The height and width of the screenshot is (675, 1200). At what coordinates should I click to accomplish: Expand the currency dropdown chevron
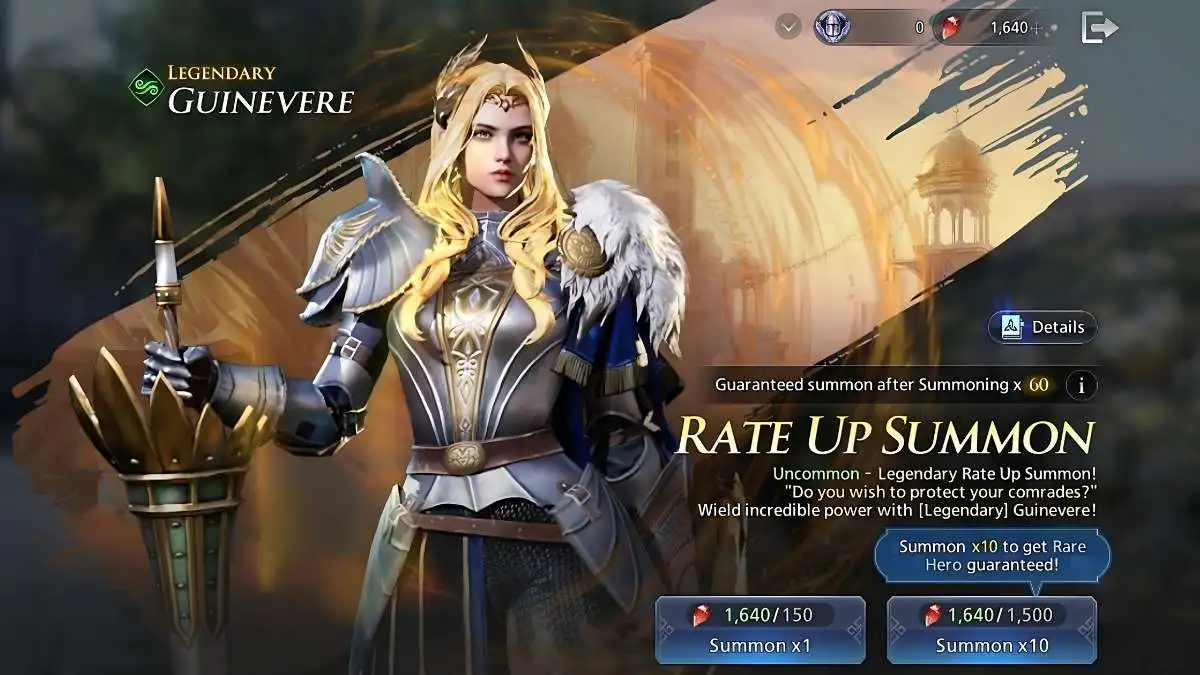click(x=789, y=28)
